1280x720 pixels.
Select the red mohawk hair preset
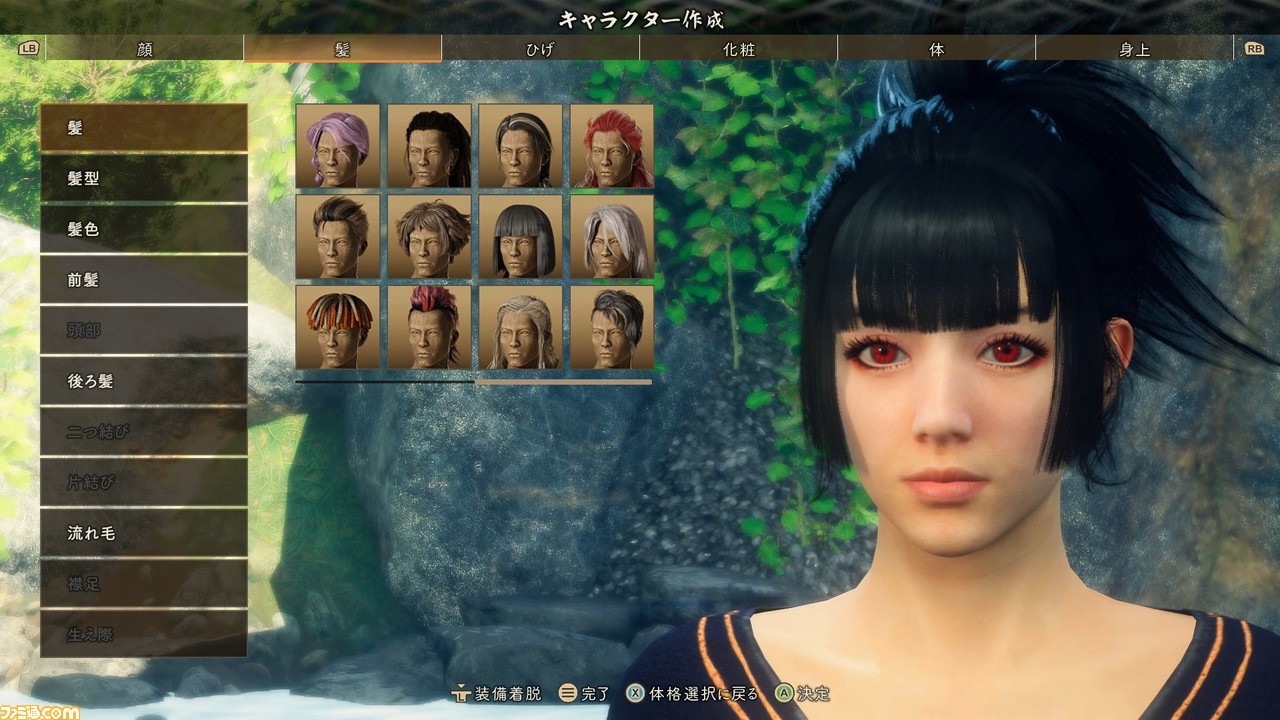[429, 327]
